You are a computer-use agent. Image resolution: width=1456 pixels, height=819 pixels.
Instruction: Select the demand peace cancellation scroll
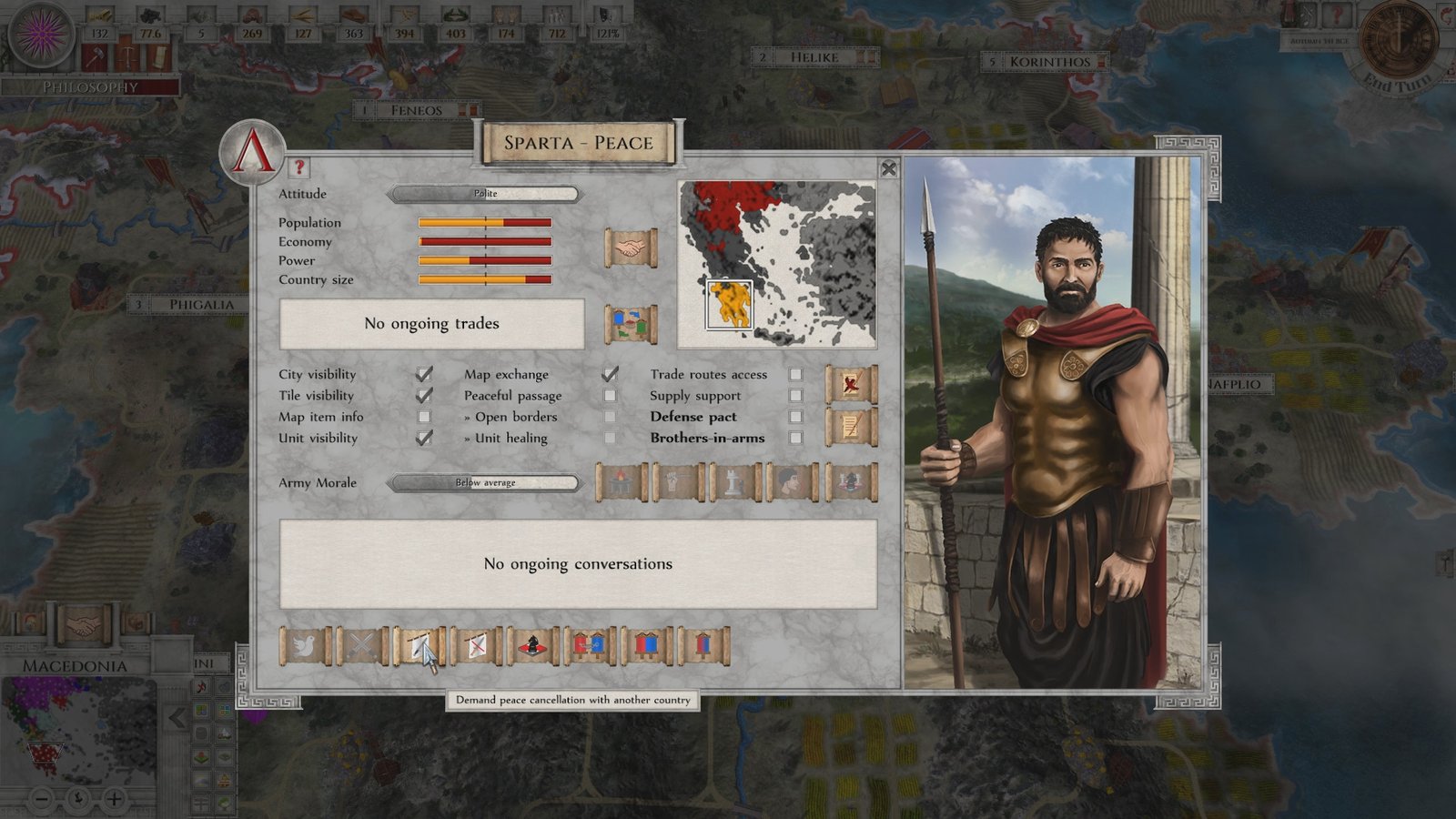[x=421, y=646]
